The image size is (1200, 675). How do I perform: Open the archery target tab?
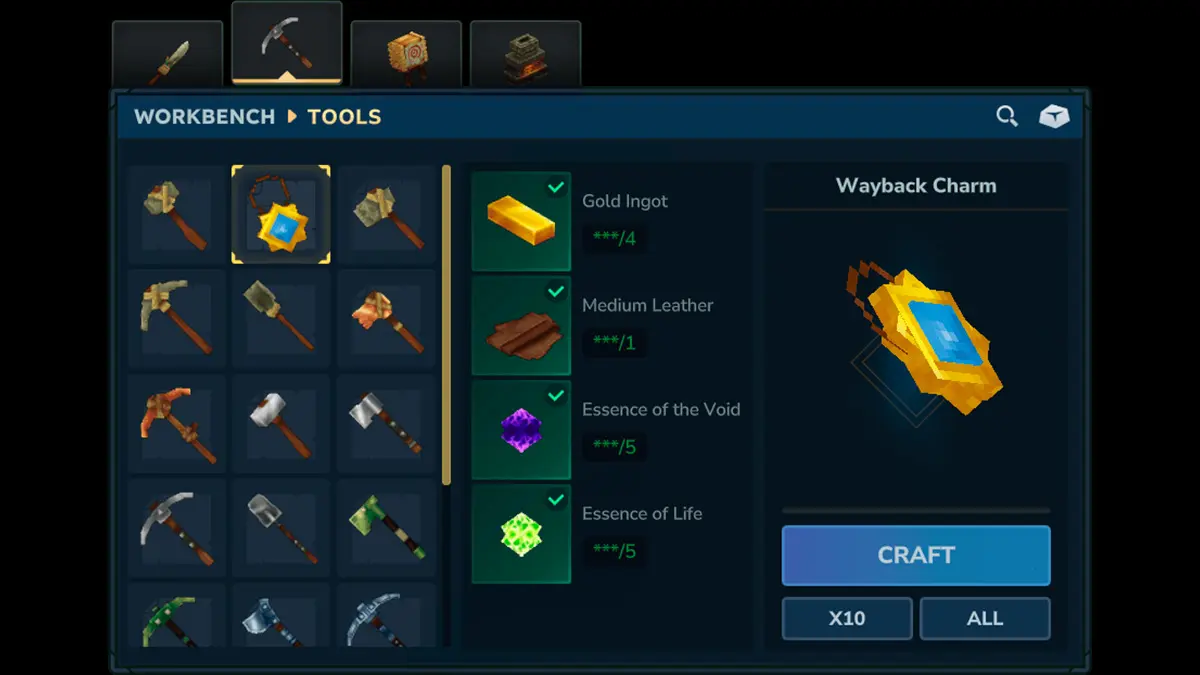click(x=407, y=57)
